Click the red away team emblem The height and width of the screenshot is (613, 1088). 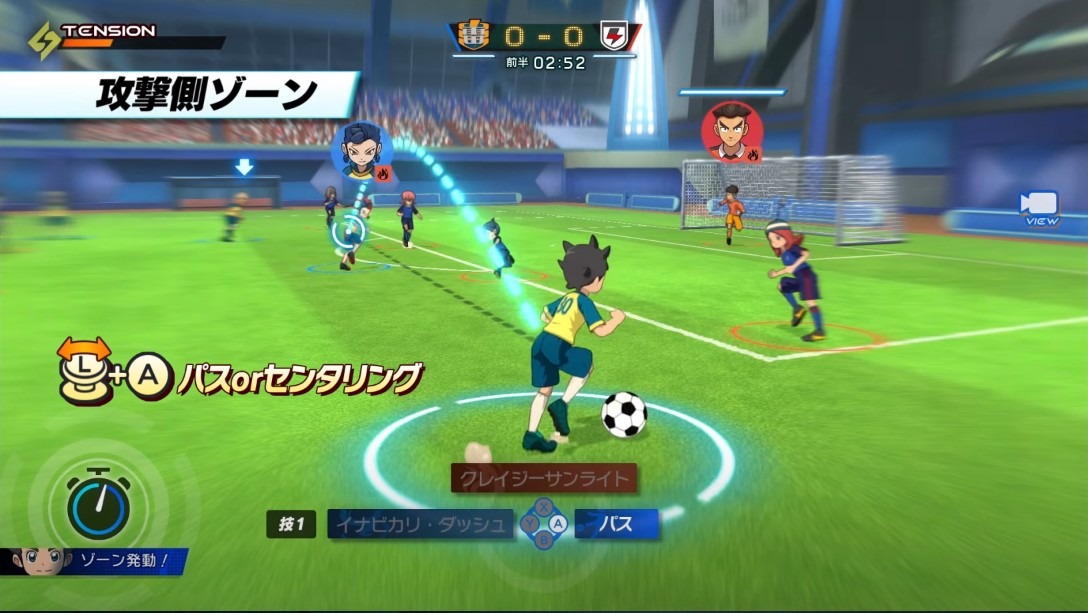pos(613,36)
